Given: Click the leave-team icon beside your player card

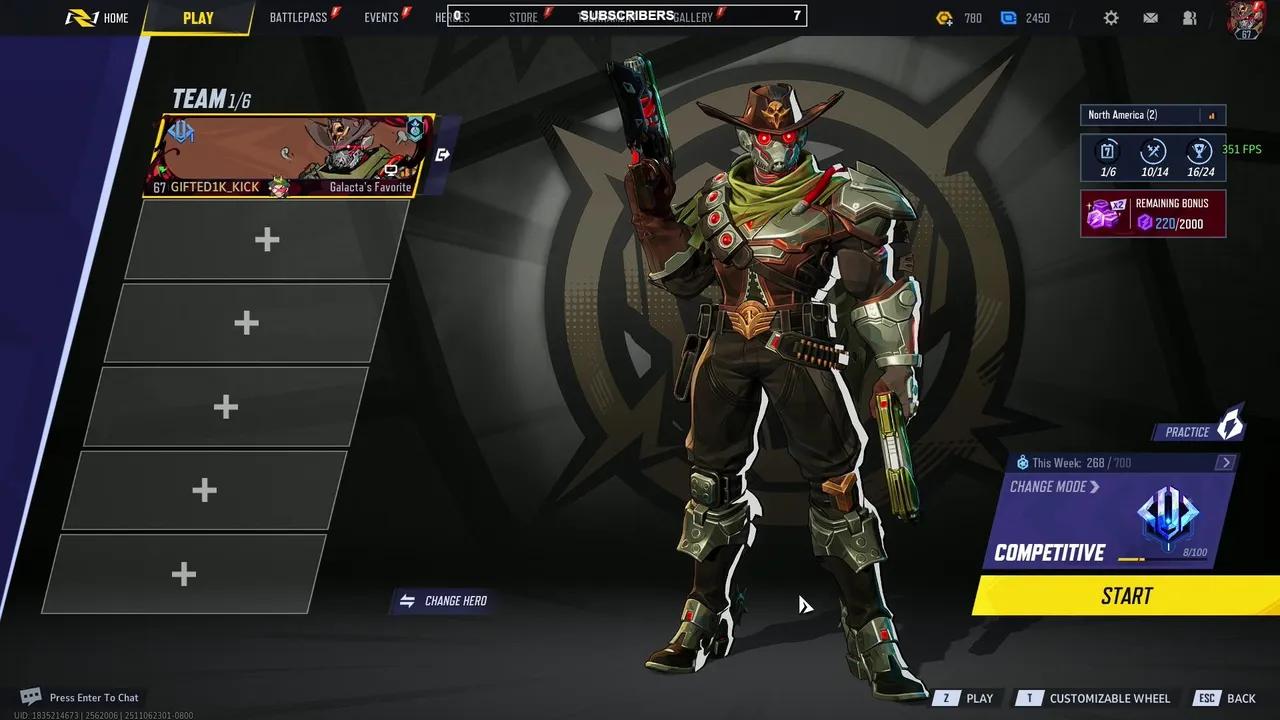Looking at the screenshot, I should click(x=442, y=154).
